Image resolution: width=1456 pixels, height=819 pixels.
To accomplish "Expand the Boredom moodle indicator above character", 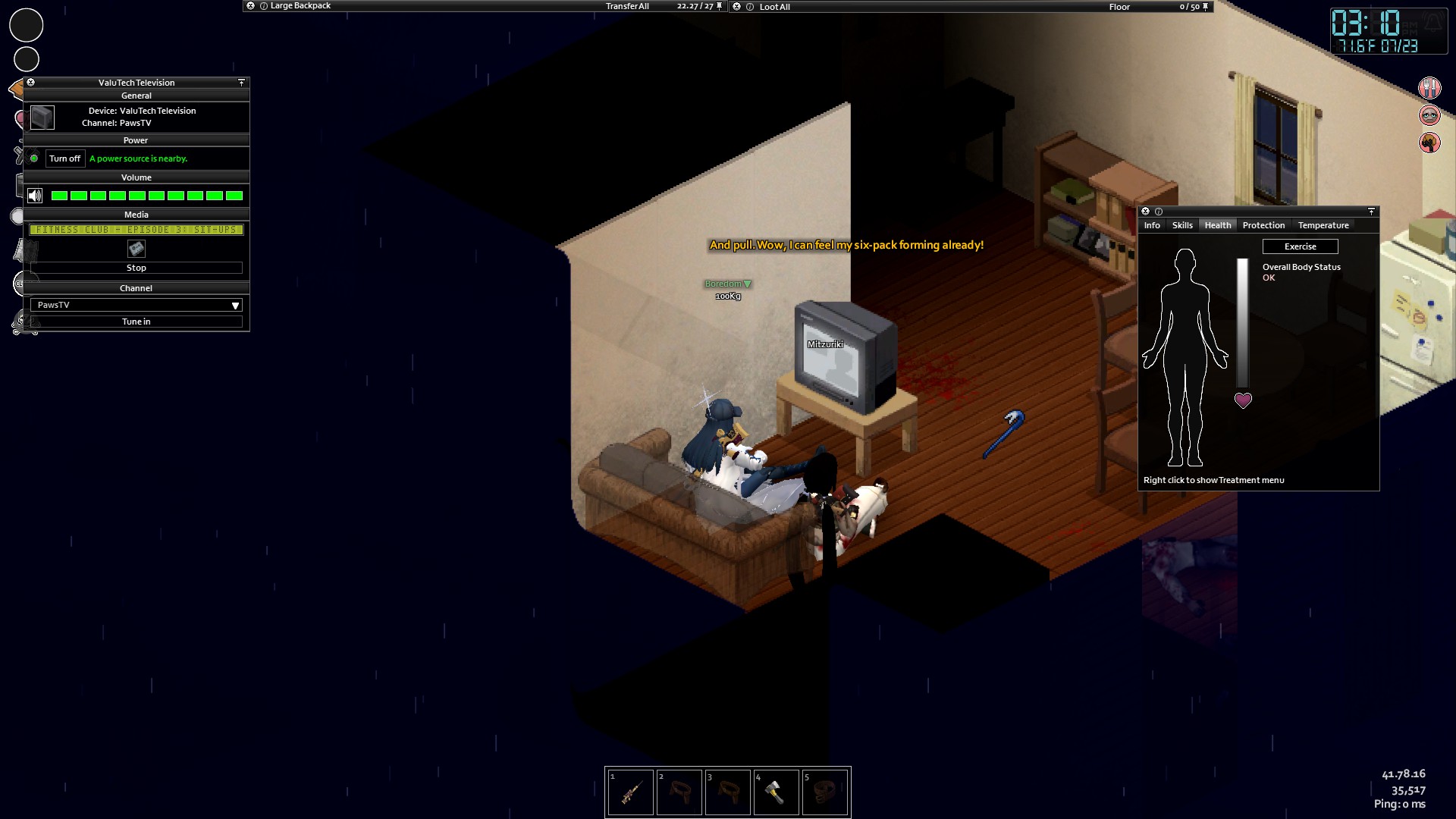I will click(x=748, y=284).
